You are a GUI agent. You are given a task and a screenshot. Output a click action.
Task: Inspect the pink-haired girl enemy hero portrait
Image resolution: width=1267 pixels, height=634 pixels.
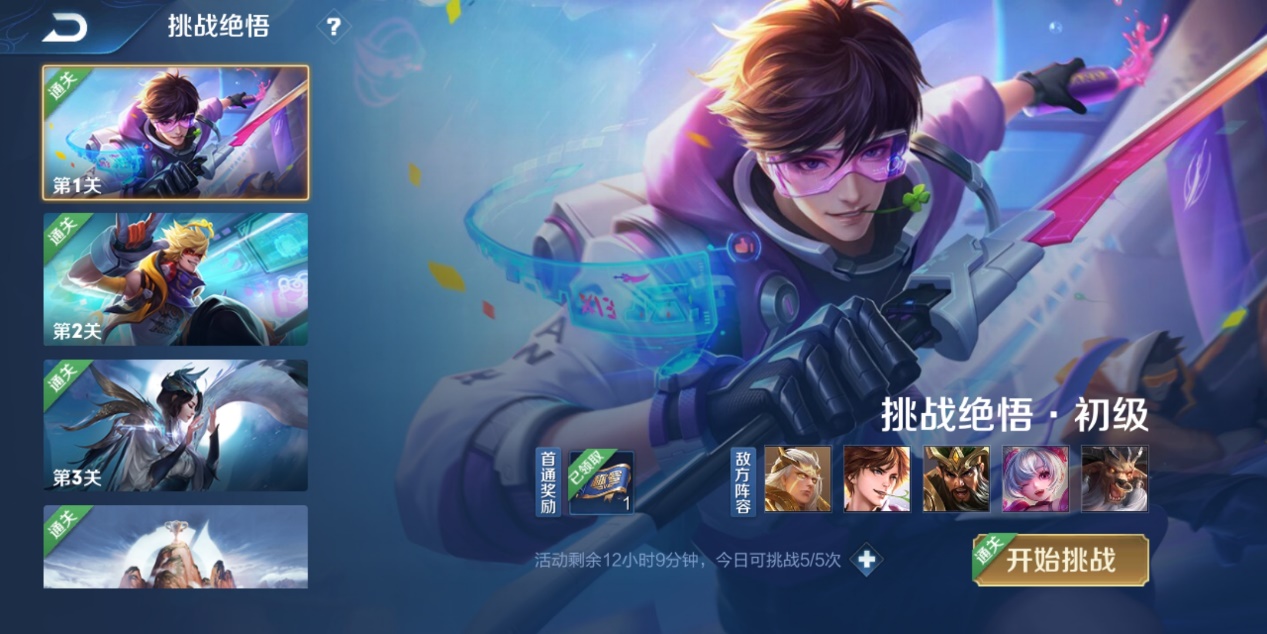pos(1035,479)
